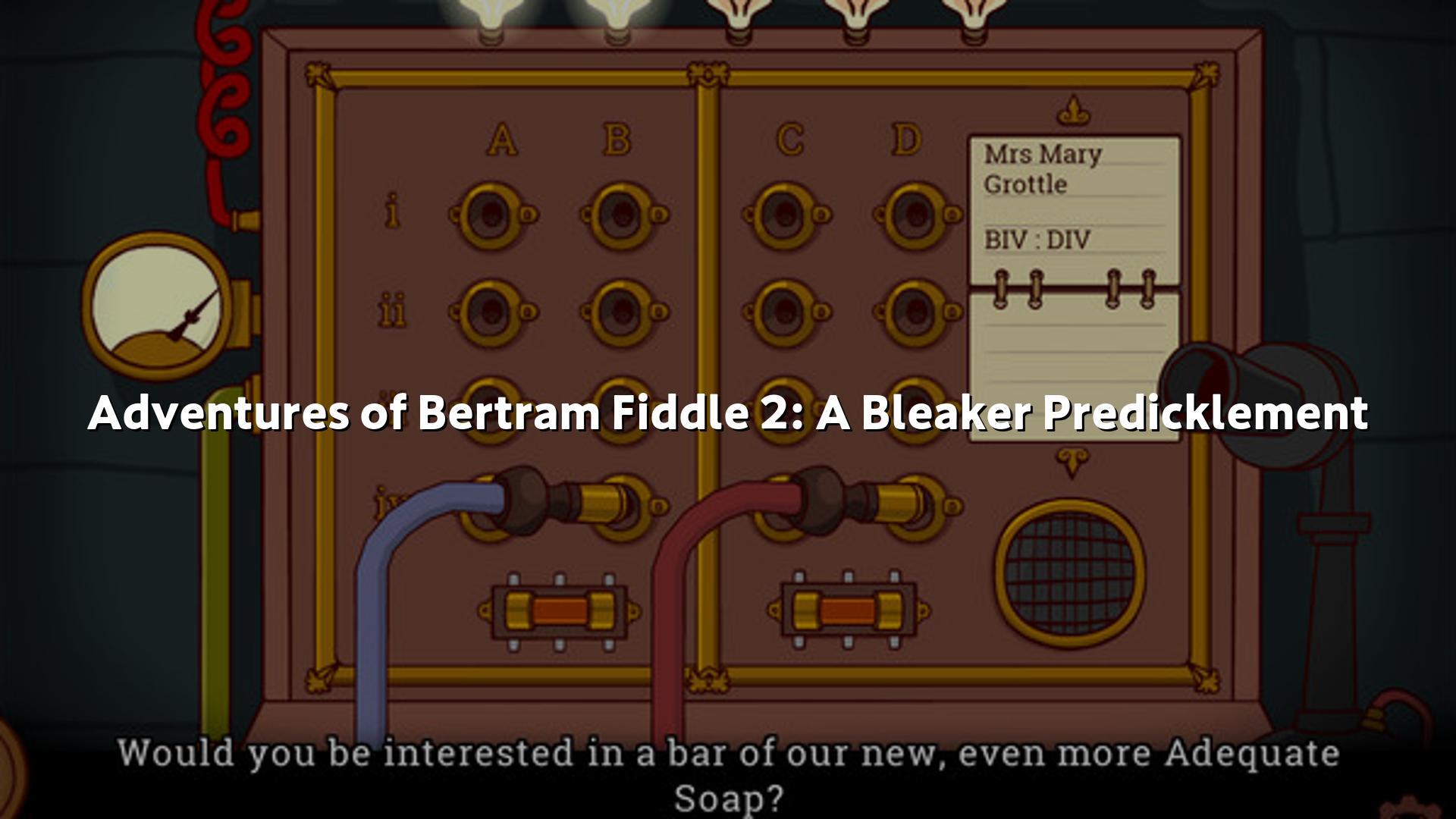Screen dimensions: 1456x819
Task: Select socket A in row i
Action: [x=493, y=215]
